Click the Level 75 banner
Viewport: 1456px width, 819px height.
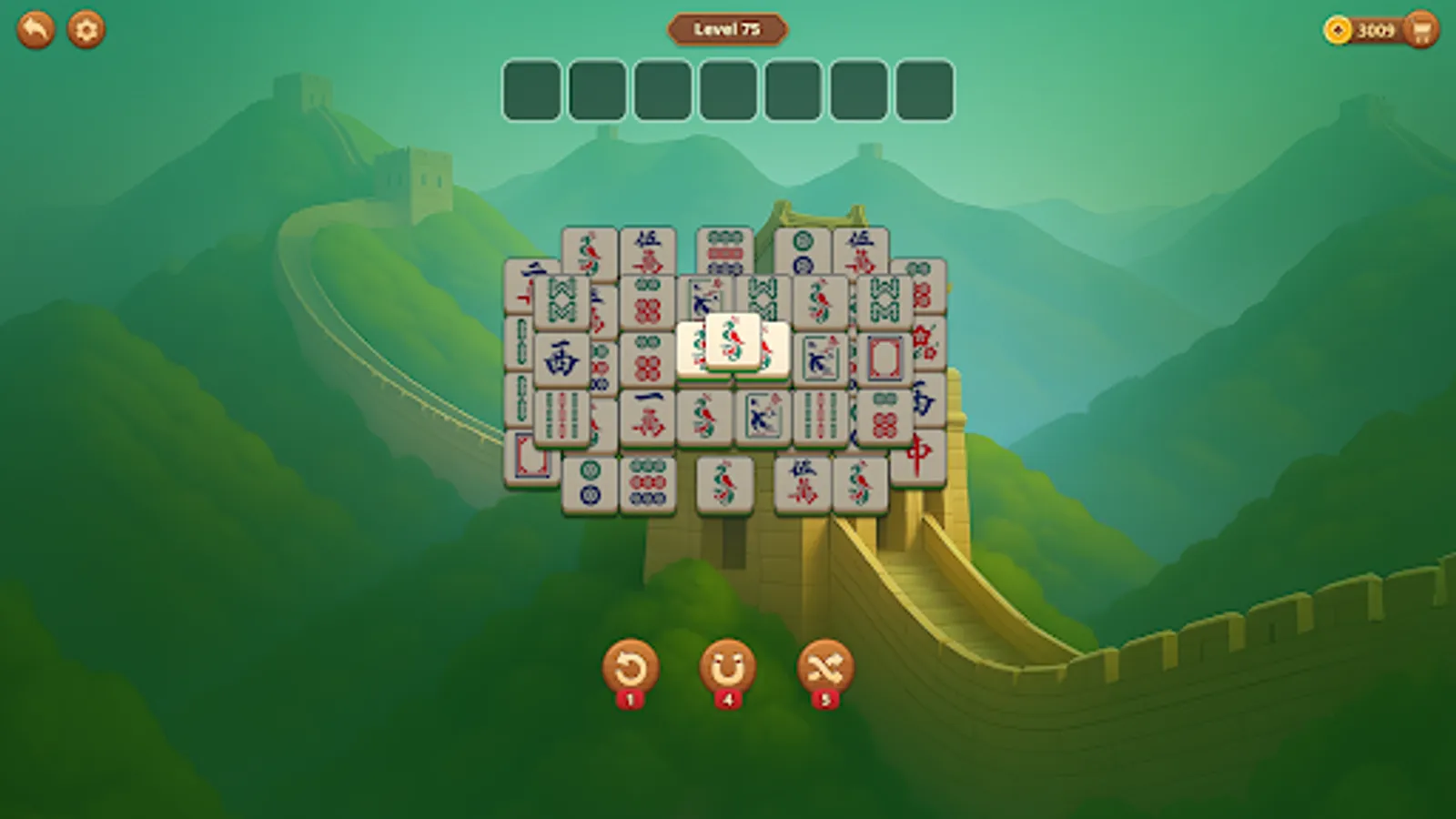727,28
